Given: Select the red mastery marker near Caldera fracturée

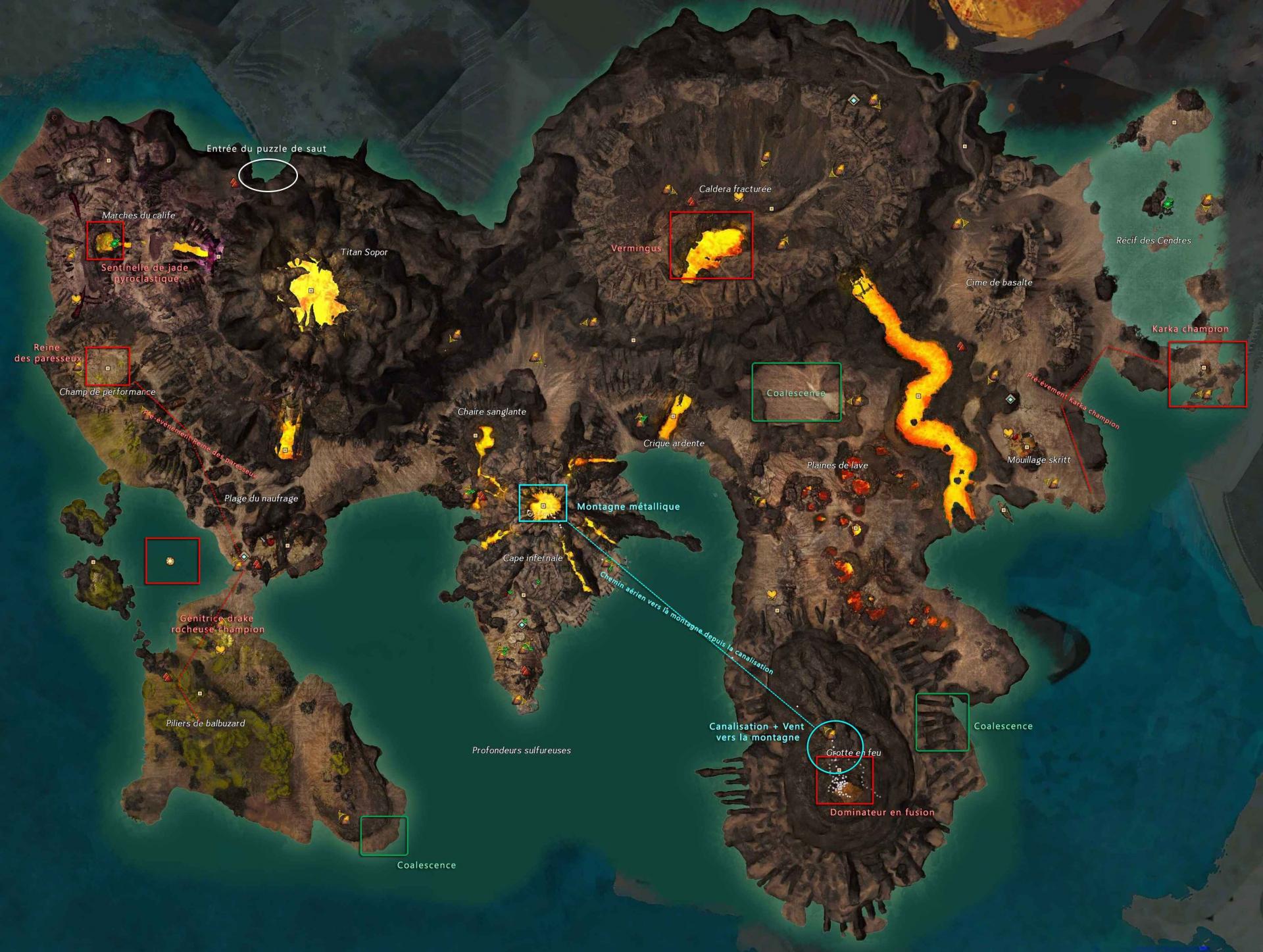Looking at the screenshot, I should pos(691,201).
